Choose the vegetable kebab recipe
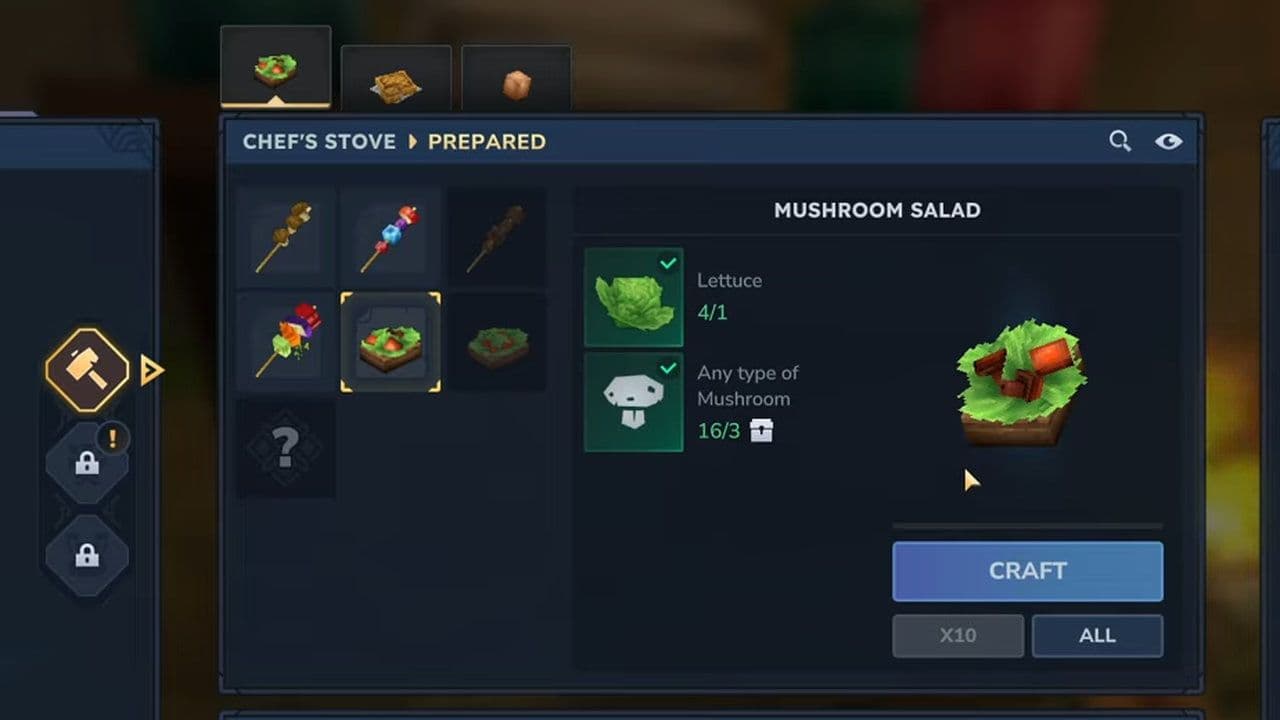Viewport: 1280px width, 720px height. (x=286, y=342)
